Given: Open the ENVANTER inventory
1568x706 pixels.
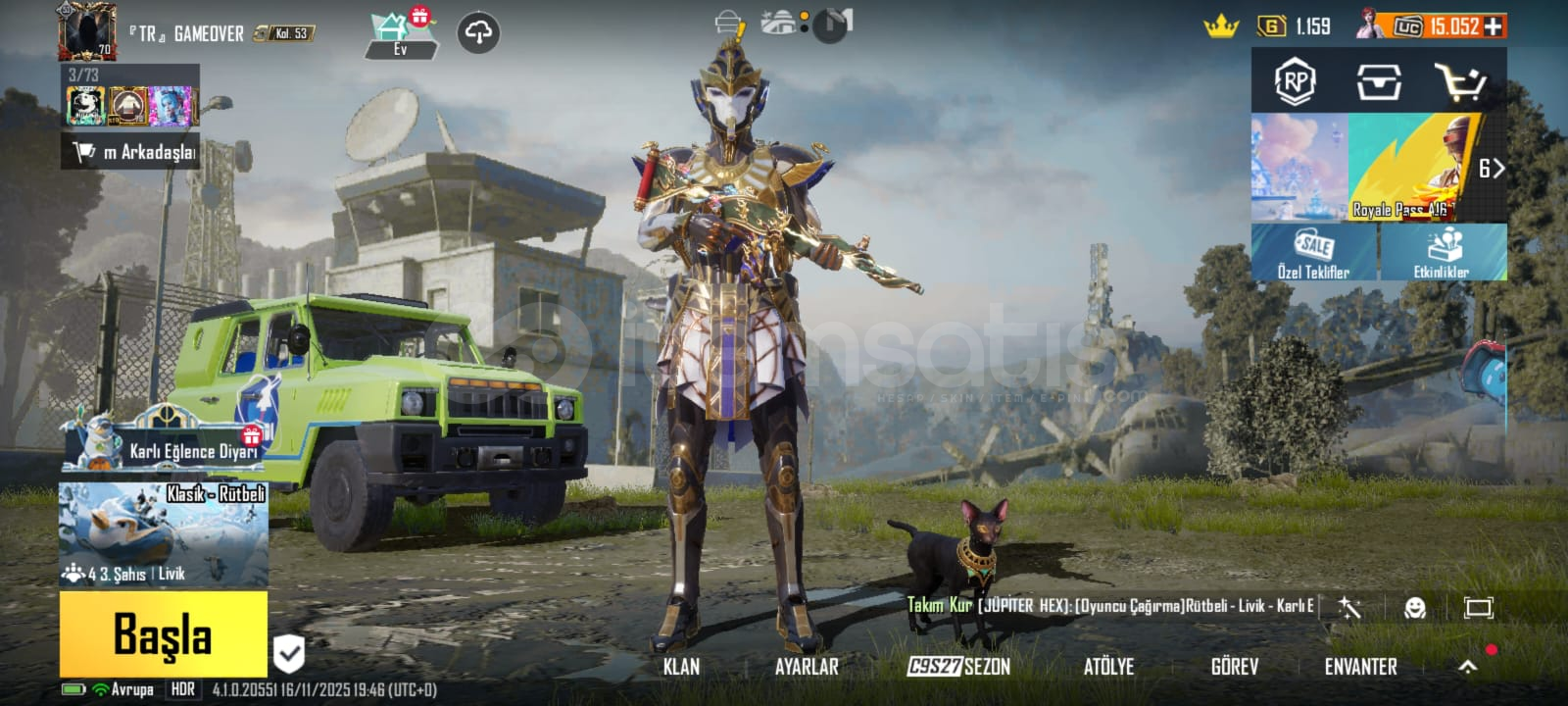Looking at the screenshot, I should click(x=1360, y=667).
